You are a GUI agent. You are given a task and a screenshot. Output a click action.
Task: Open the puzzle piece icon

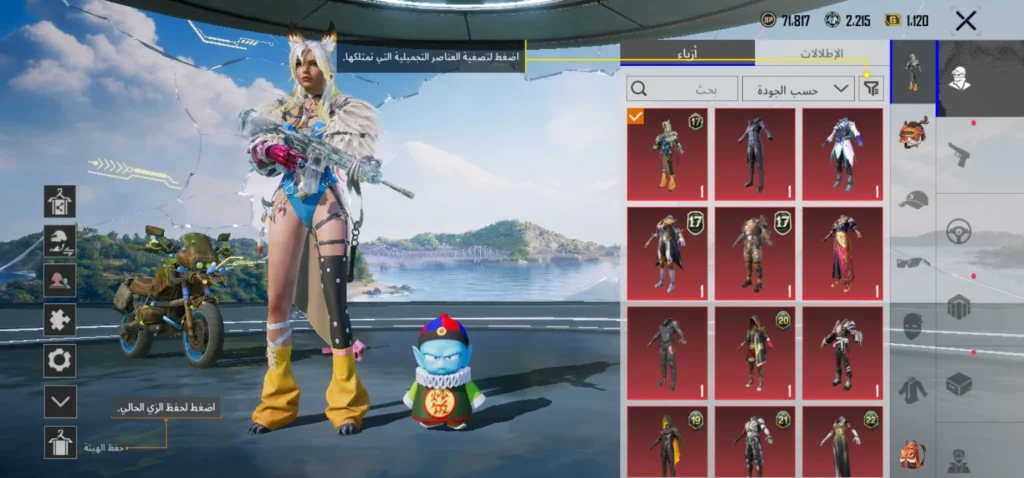pos(60,320)
